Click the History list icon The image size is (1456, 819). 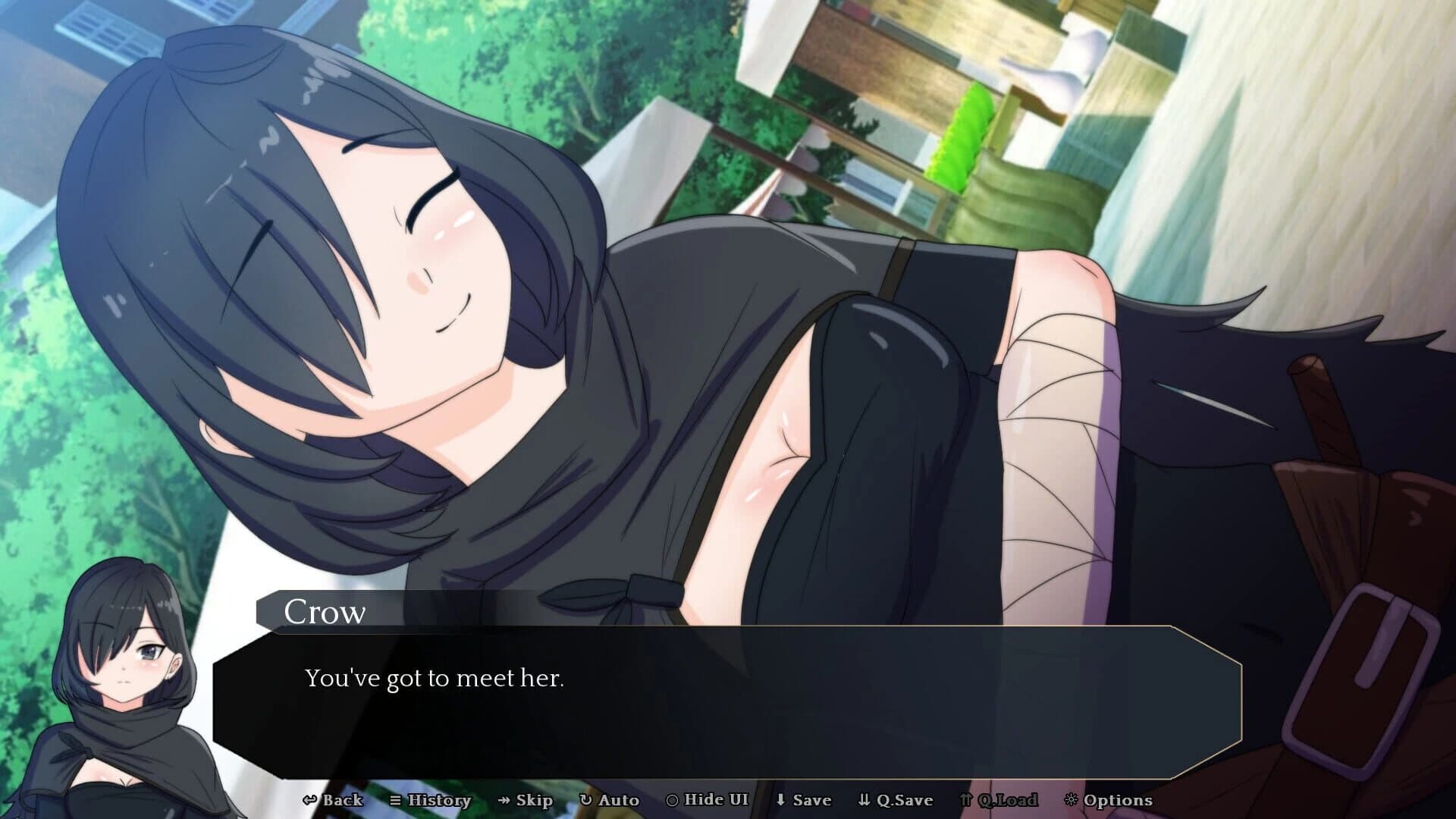coord(396,799)
